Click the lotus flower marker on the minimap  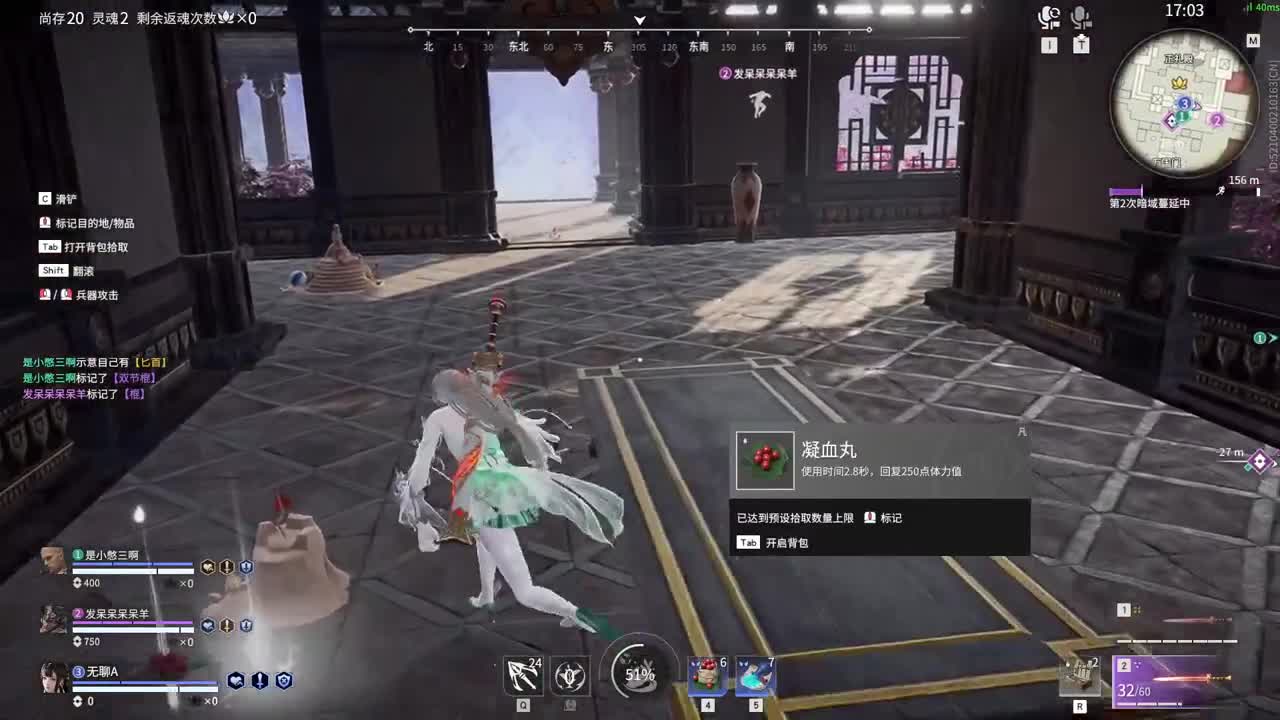tap(1177, 83)
